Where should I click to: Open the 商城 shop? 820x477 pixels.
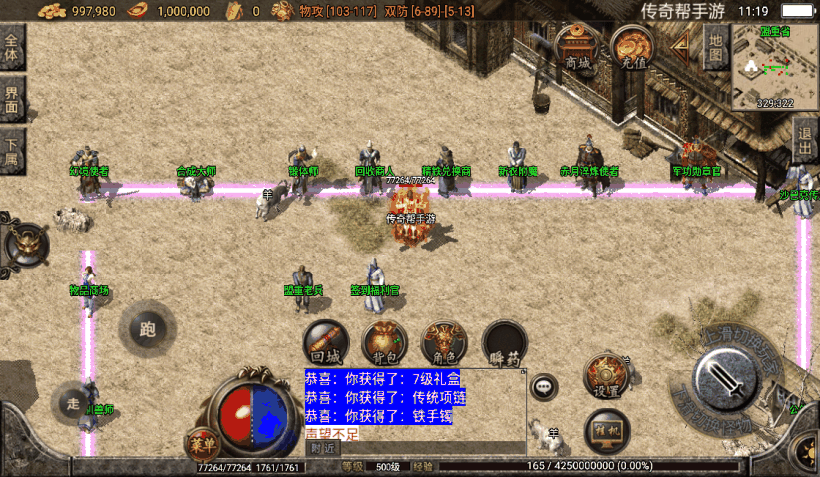(x=577, y=47)
